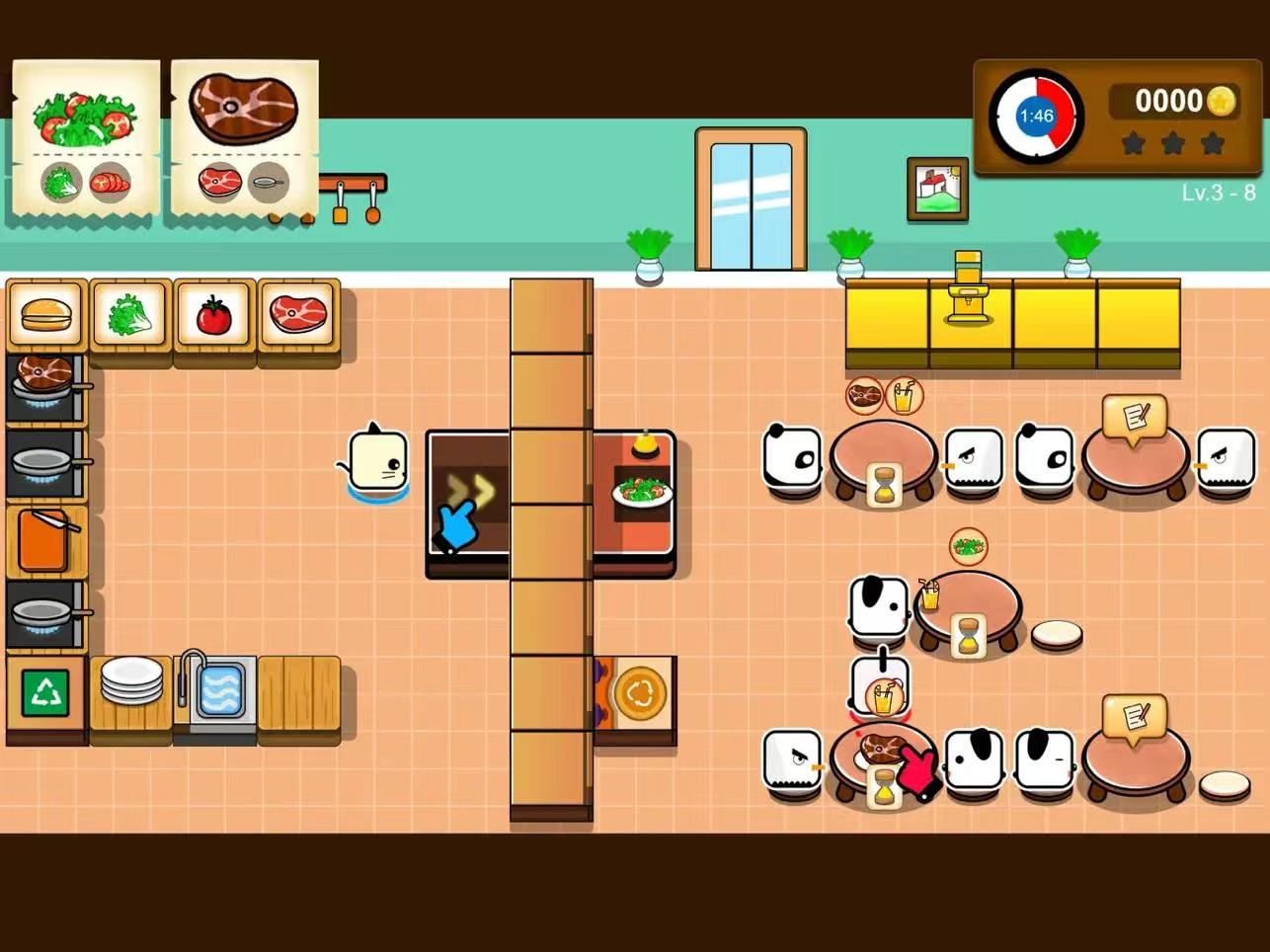Pick the burger bun ingredient crate
Image resolution: width=1270 pixels, height=952 pixels.
tap(44, 315)
